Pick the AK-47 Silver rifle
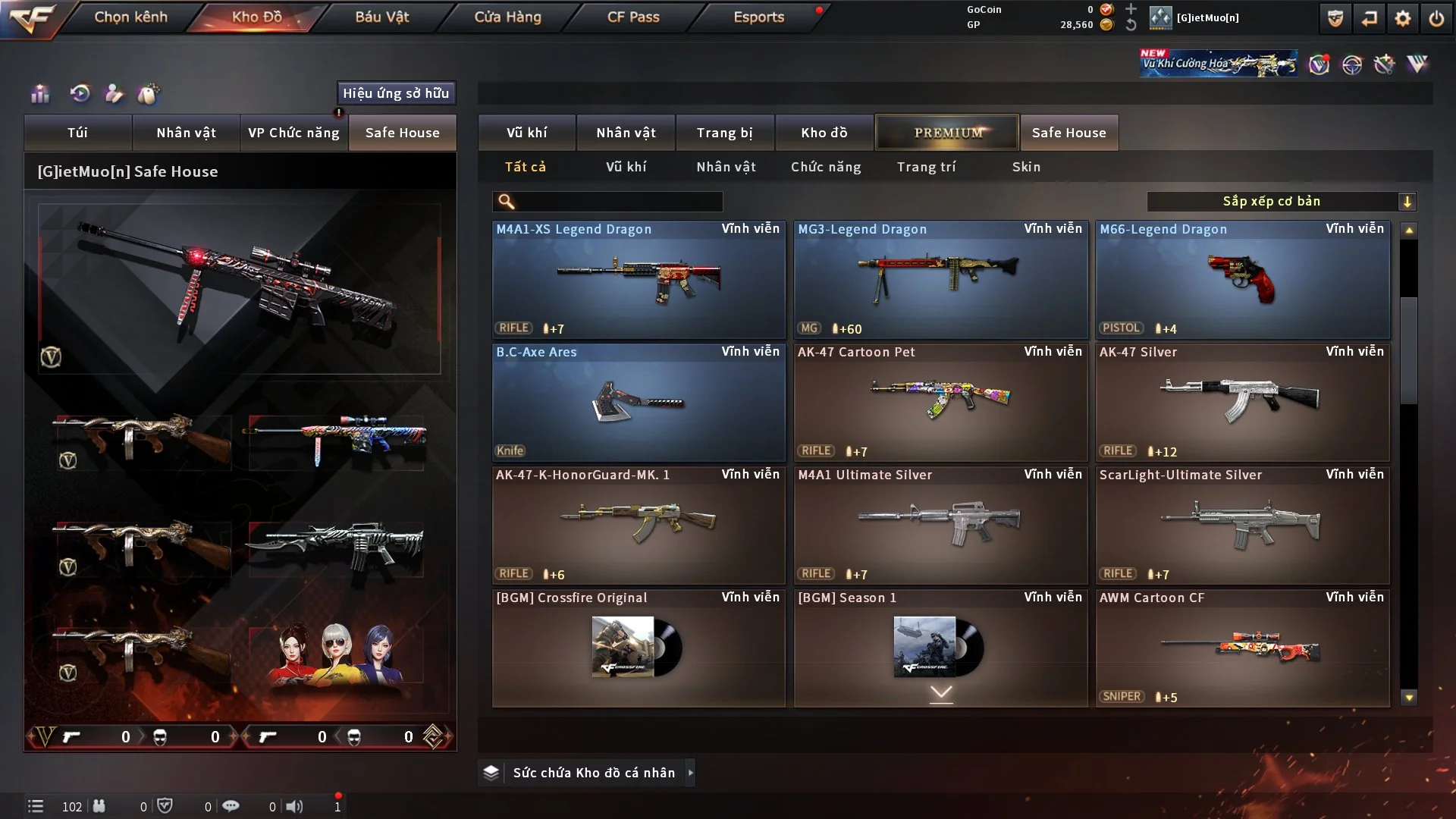The width and height of the screenshot is (1456, 819). click(x=1242, y=403)
